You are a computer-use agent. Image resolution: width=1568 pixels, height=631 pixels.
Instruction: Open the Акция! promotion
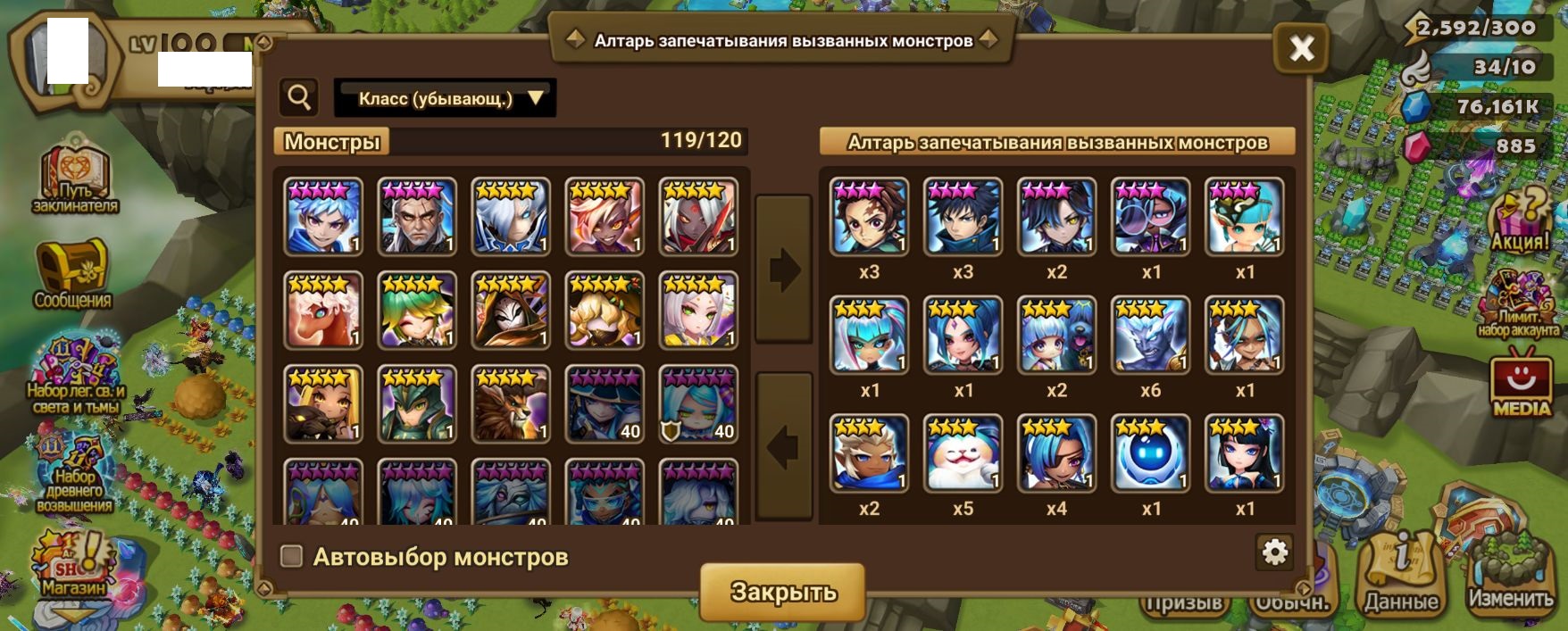pyautogui.click(x=1520, y=221)
